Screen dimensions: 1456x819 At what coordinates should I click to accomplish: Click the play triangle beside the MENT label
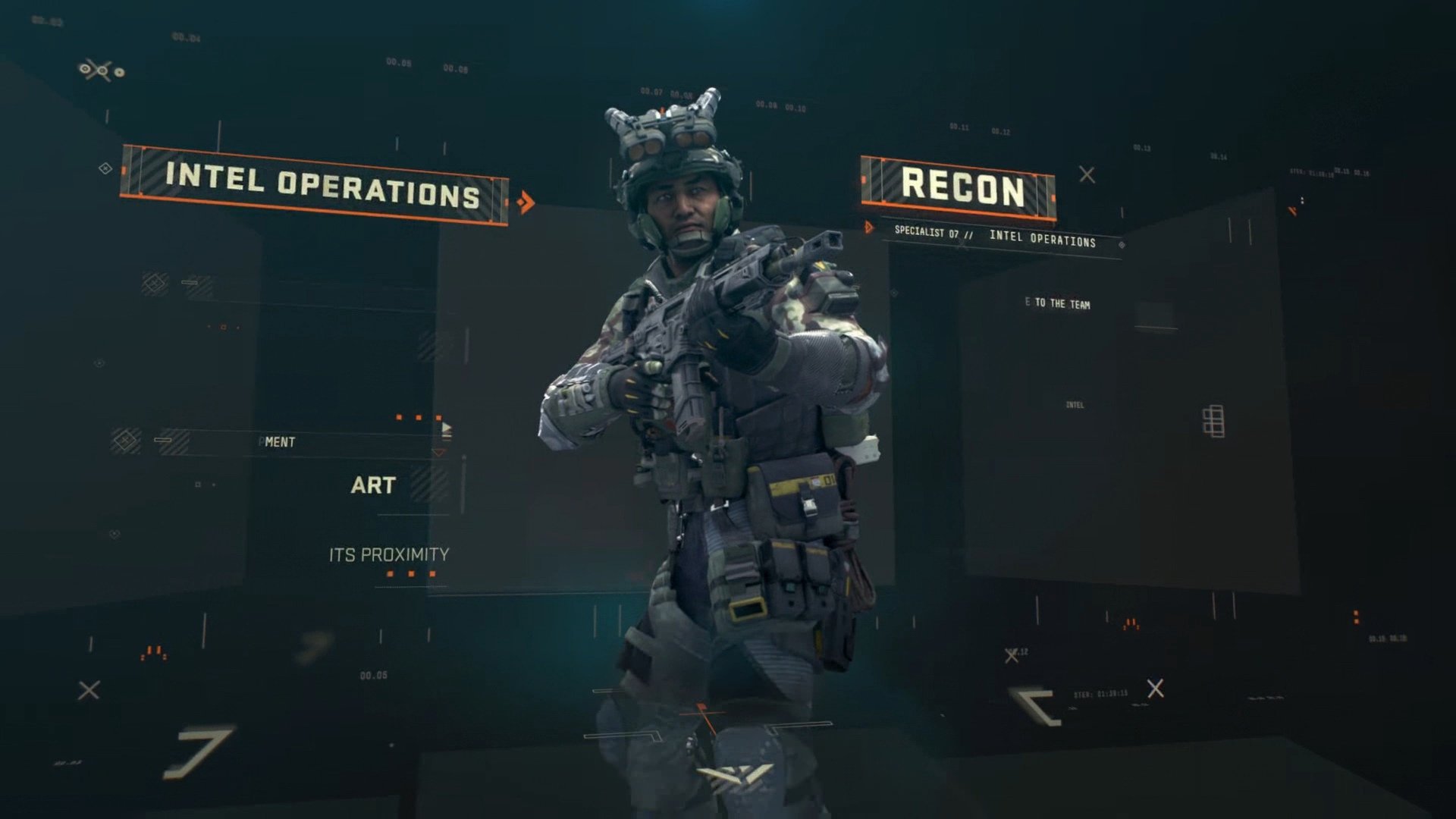pos(446,428)
